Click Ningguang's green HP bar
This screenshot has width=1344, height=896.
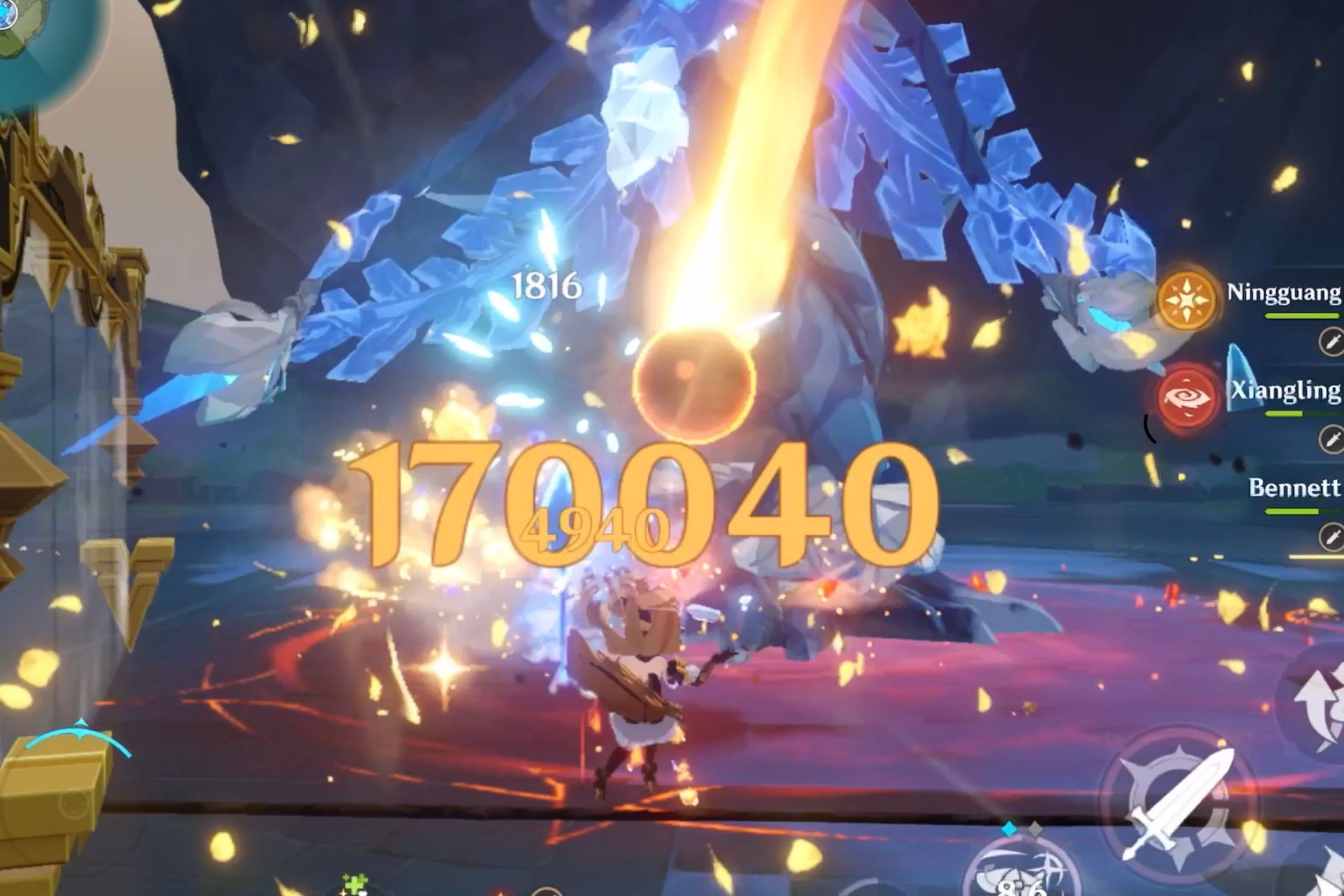pos(1303,315)
